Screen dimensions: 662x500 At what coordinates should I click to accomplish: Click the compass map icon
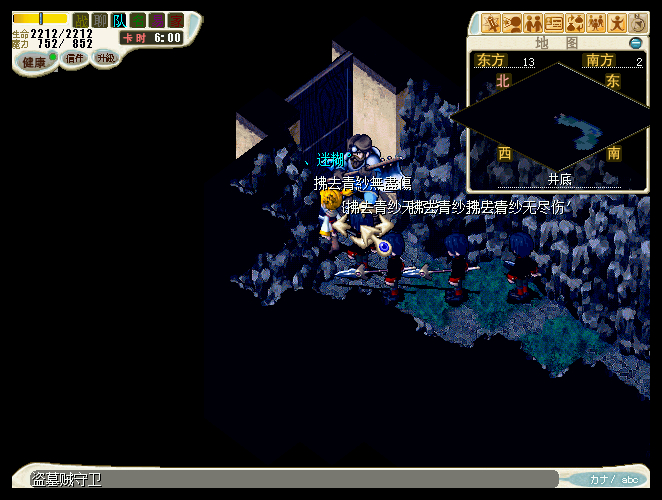click(x=638, y=22)
